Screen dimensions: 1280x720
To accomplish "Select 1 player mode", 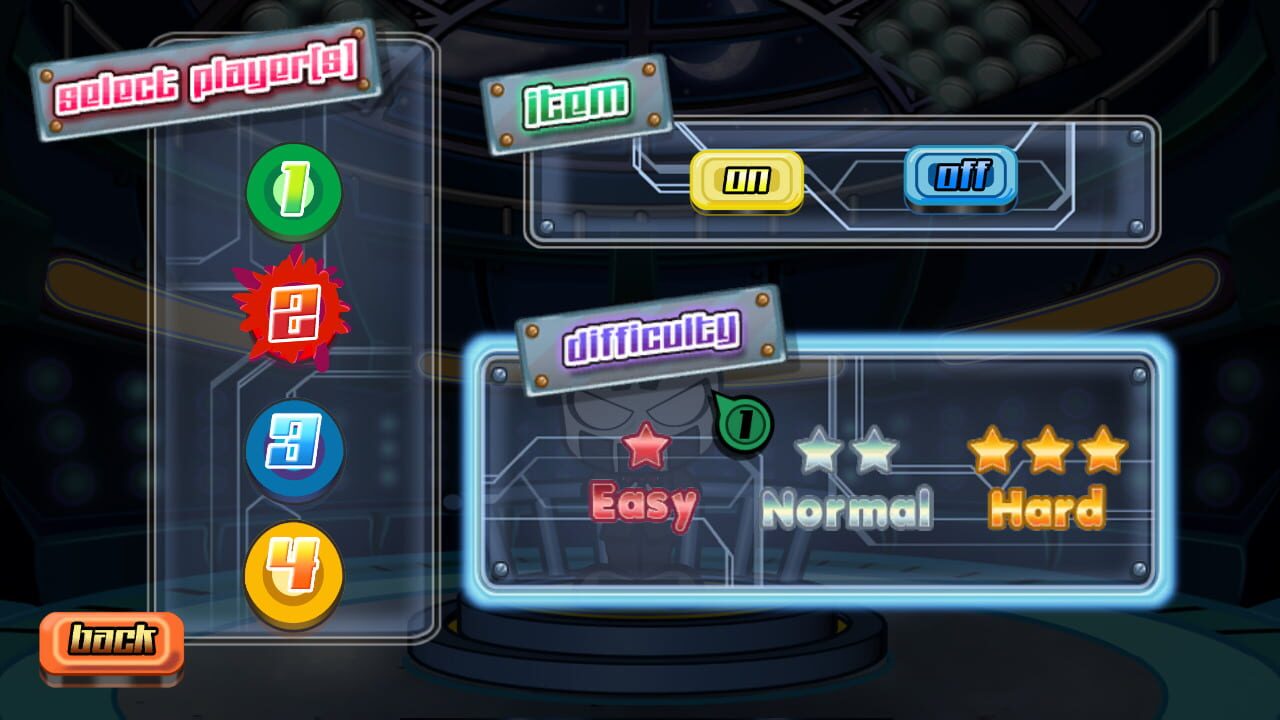I will (x=292, y=192).
